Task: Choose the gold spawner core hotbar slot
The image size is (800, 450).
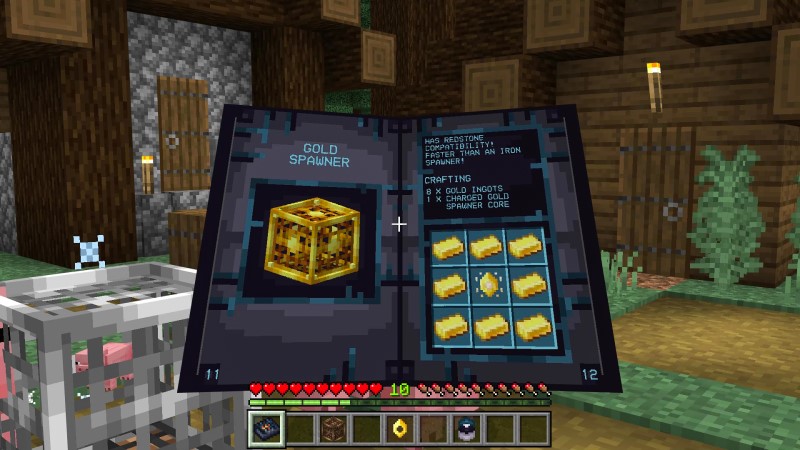Action: [400, 429]
